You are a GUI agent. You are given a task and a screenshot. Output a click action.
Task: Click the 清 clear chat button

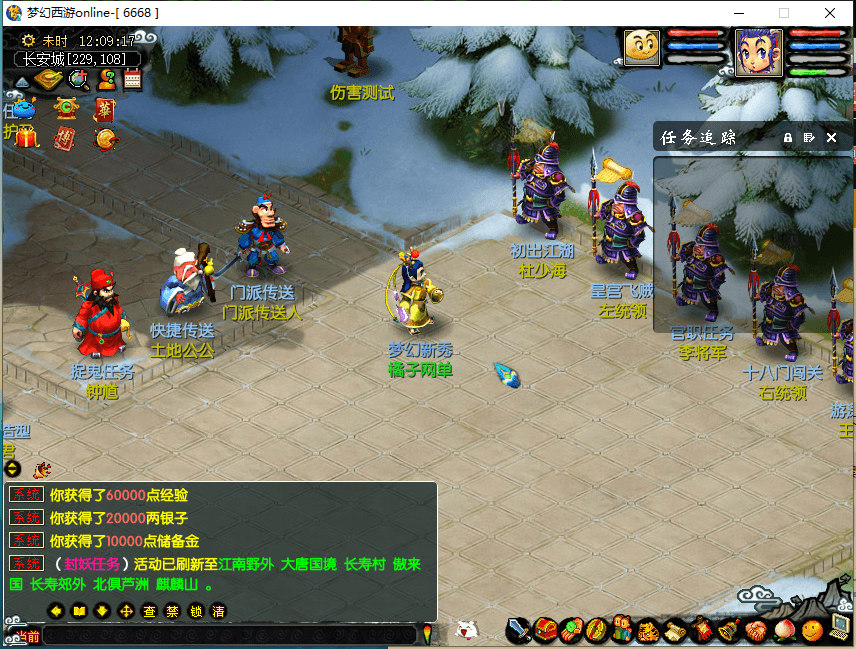[218, 611]
